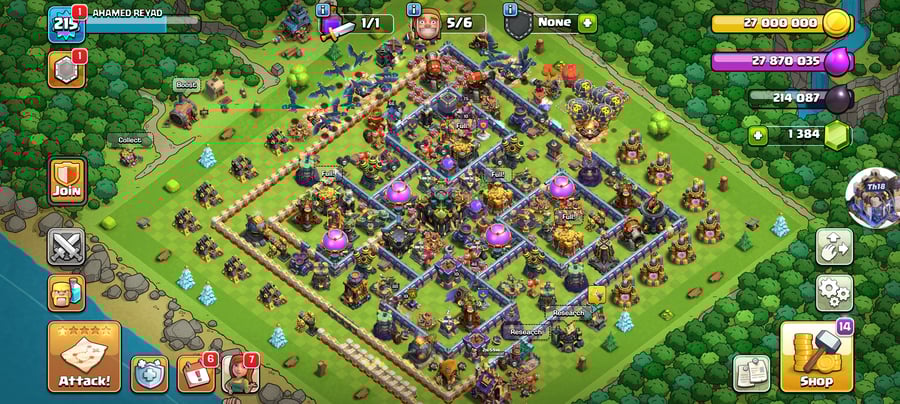Open the Shop
This screenshot has height=404, width=900.
pyautogui.click(x=815, y=356)
